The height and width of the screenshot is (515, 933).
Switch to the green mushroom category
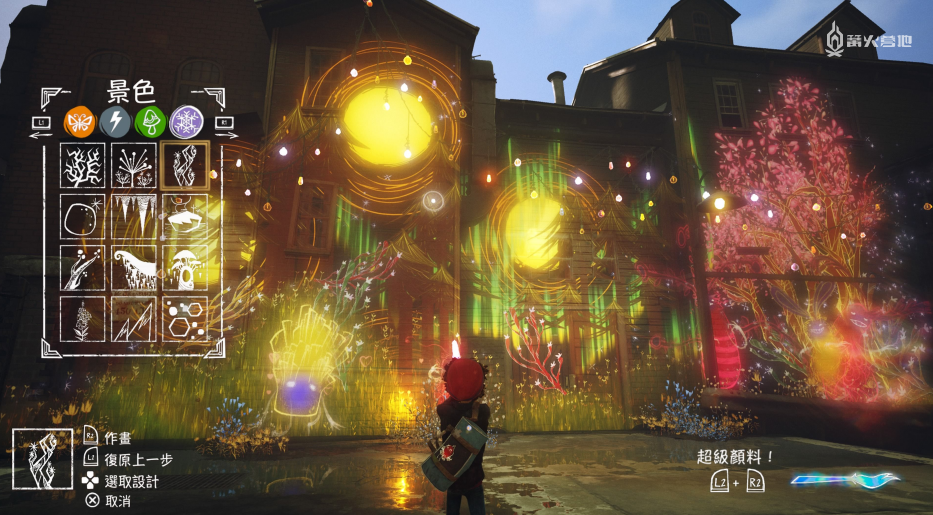(x=149, y=122)
